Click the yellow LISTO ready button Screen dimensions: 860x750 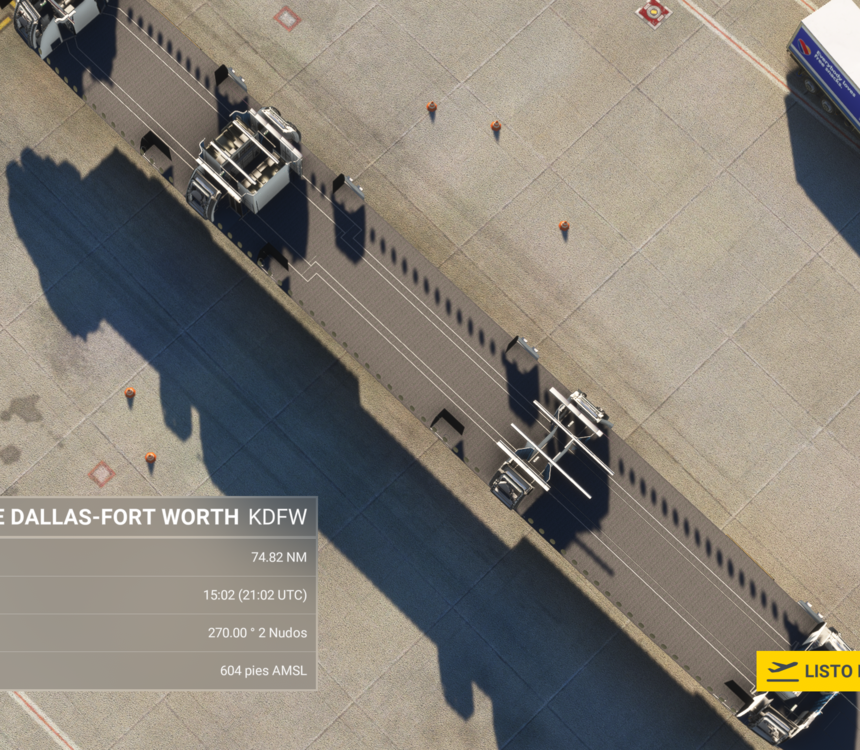[810, 671]
